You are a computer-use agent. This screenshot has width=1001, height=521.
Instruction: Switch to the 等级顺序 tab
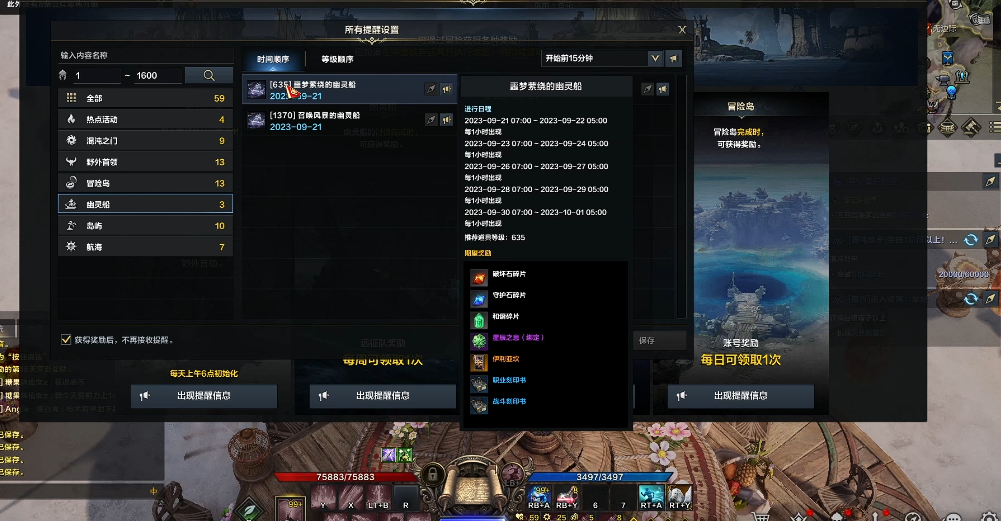pos(337,59)
